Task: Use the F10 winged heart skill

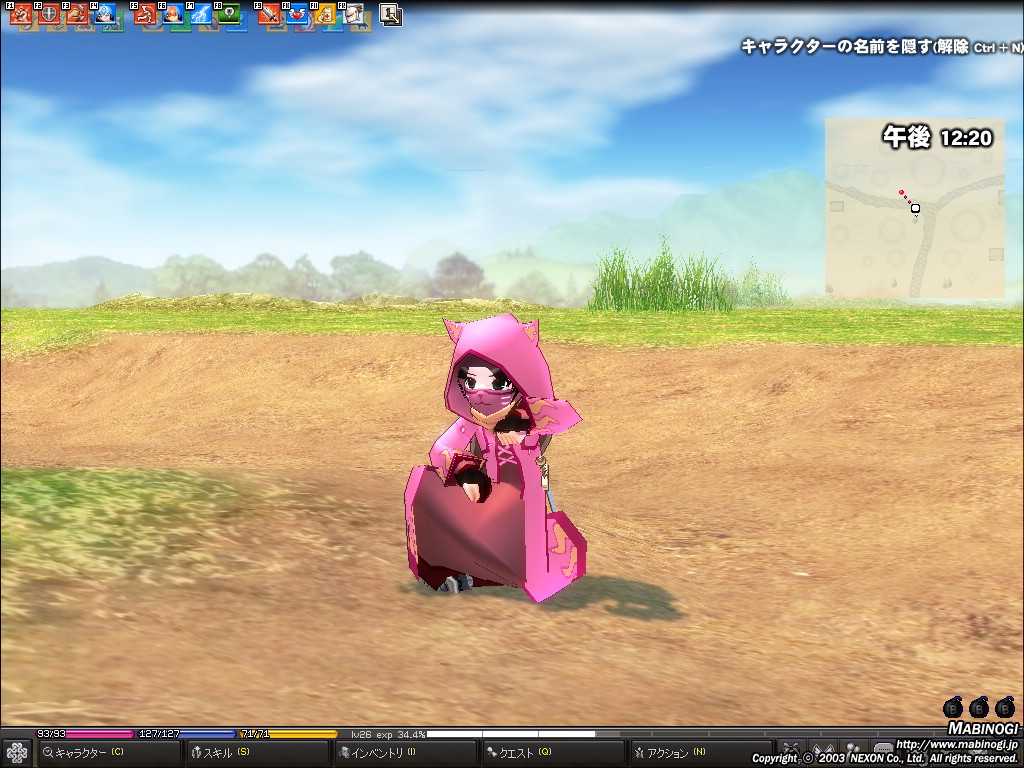Action: point(297,15)
